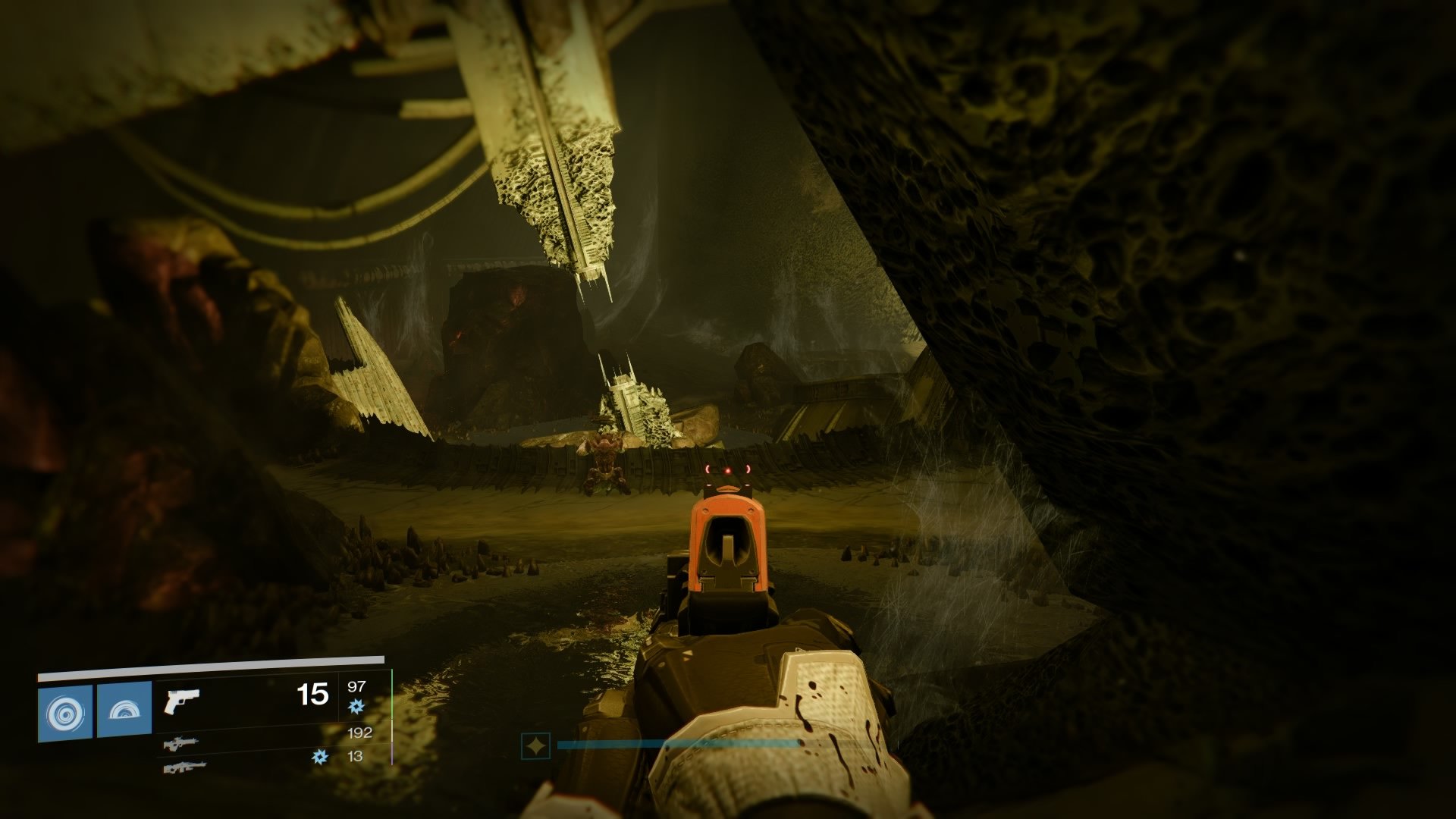Image resolution: width=1456 pixels, height=819 pixels.
Task: Click the four-pointed star super ability icon
Action: (535, 747)
